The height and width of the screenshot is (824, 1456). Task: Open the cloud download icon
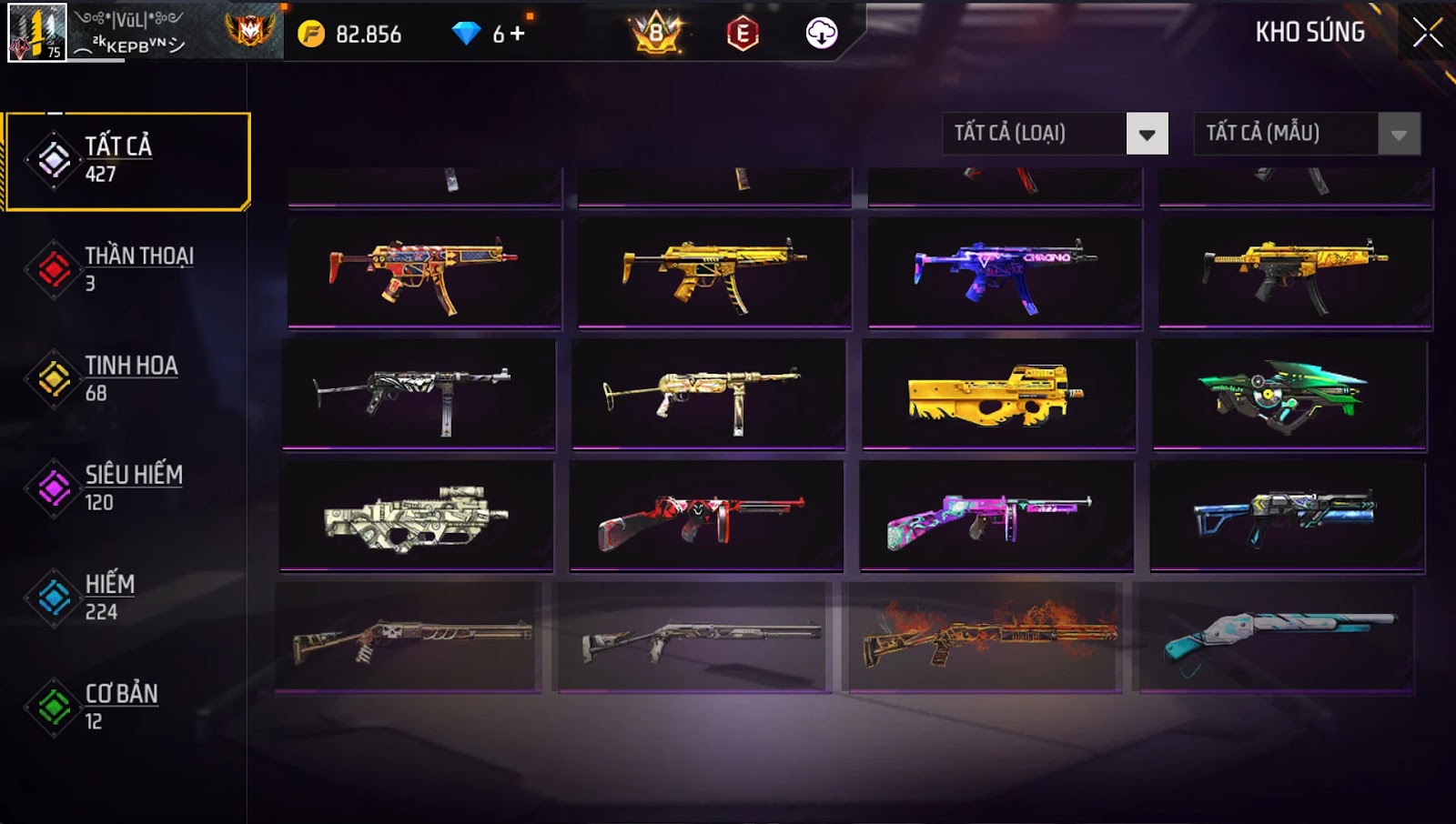[821, 34]
